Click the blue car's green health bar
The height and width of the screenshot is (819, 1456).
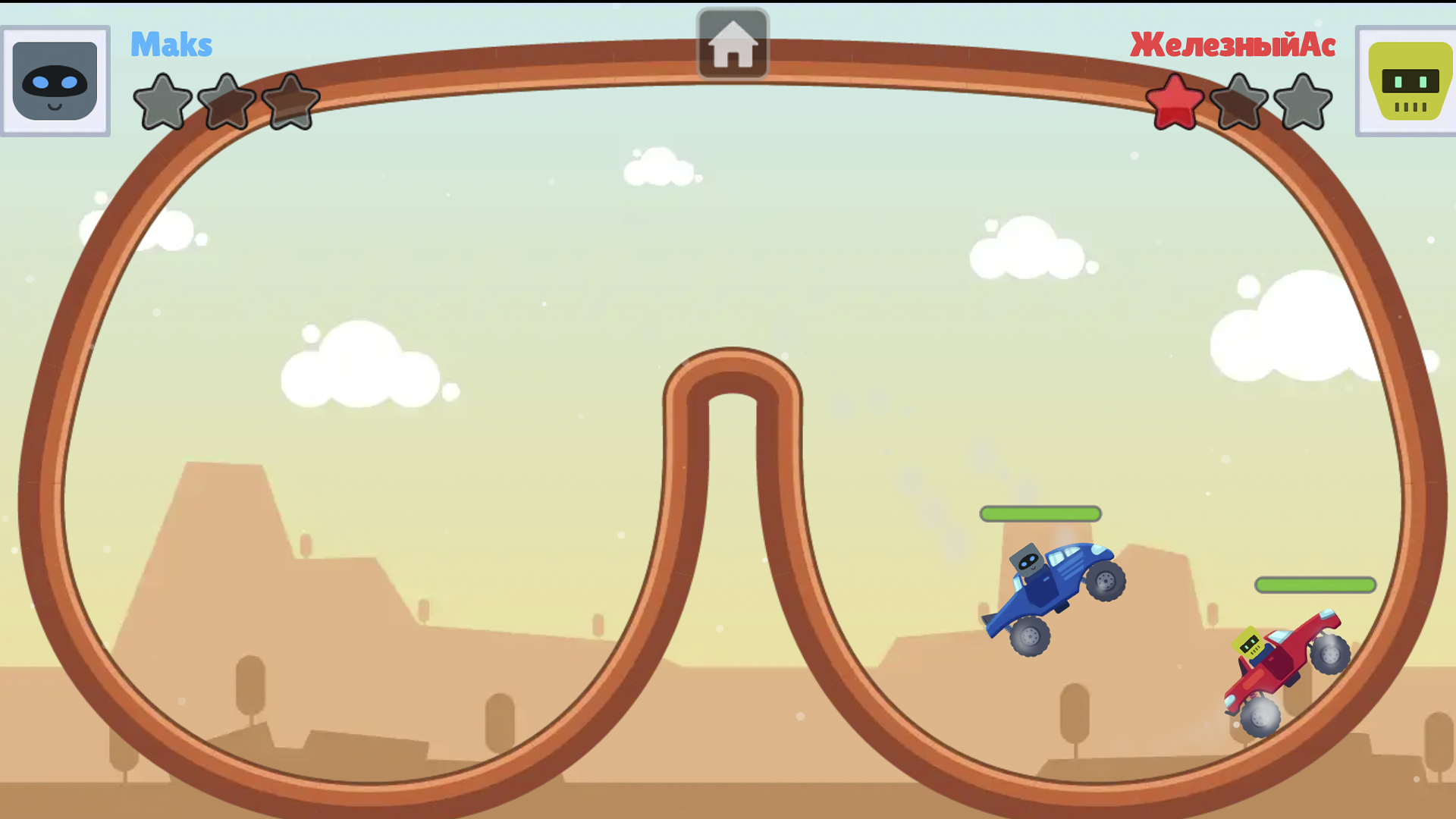(1040, 514)
